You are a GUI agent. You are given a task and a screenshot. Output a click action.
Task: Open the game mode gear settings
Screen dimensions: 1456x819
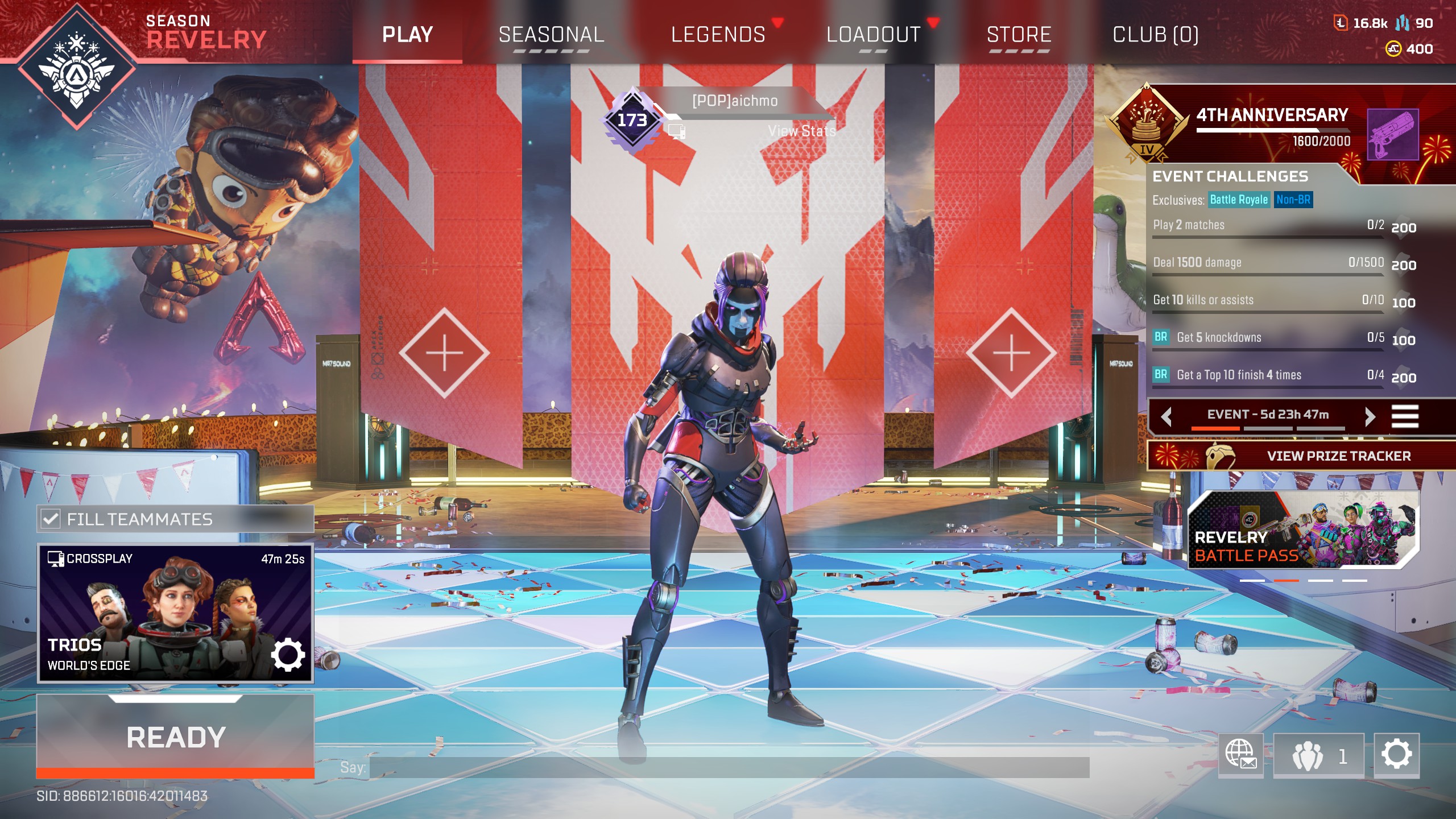coord(288,655)
